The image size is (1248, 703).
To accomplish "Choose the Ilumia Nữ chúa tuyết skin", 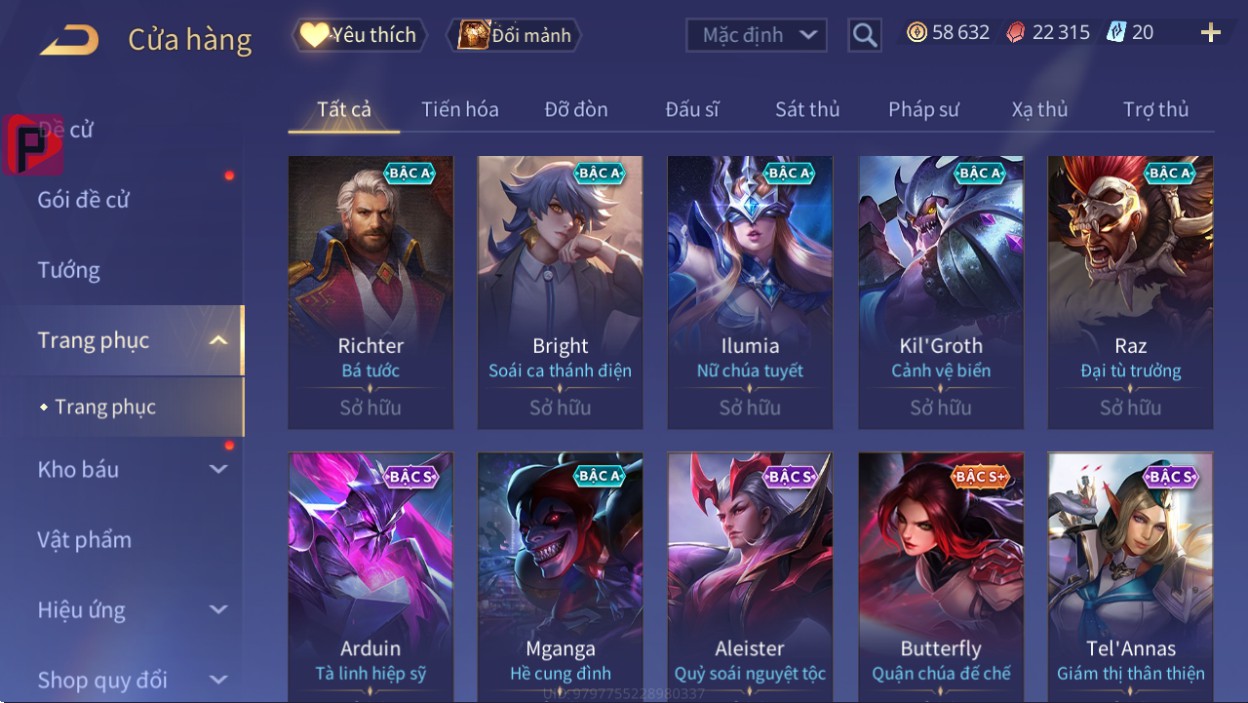I will pyautogui.click(x=750, y=291).
